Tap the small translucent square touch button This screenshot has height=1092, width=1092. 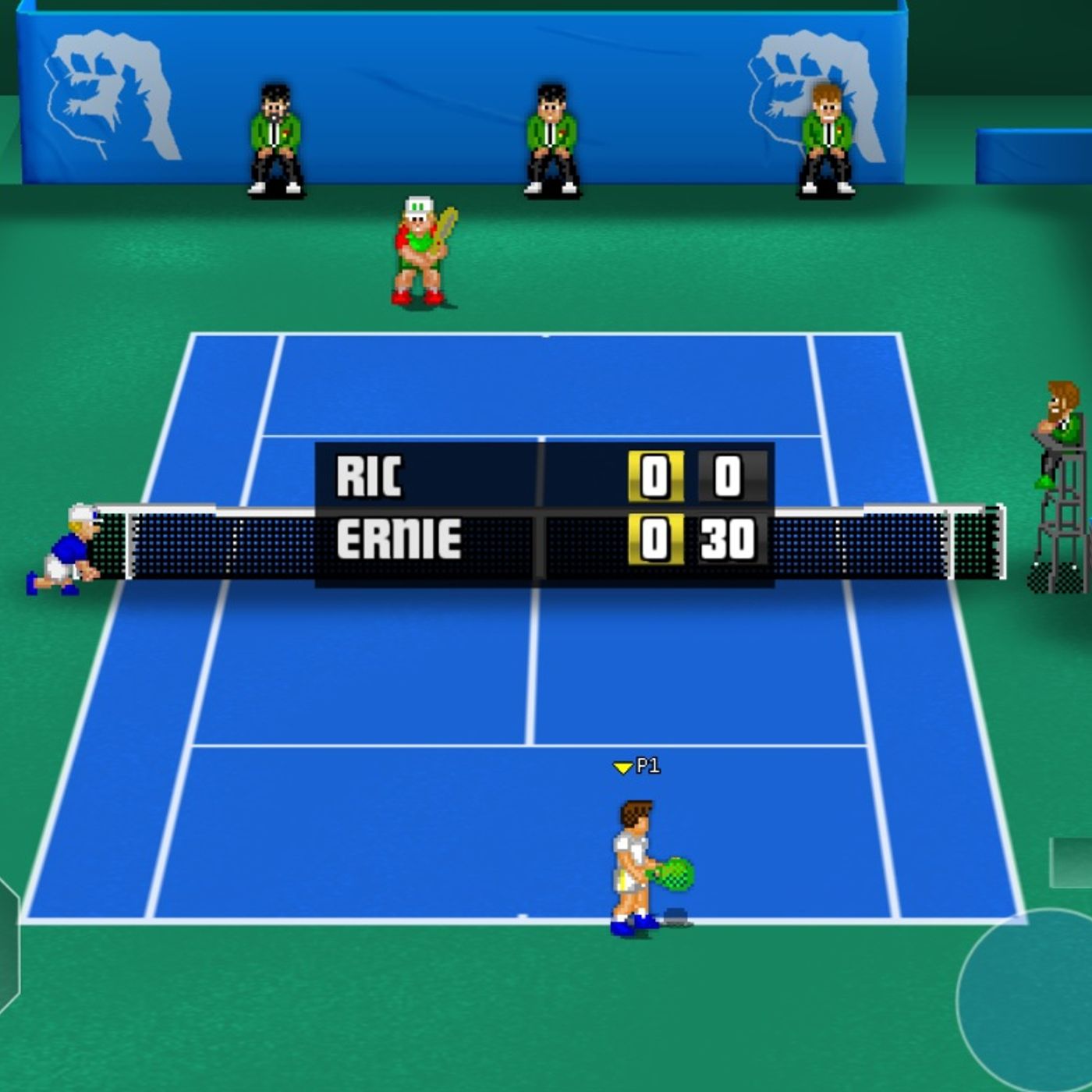(1072, 863)
